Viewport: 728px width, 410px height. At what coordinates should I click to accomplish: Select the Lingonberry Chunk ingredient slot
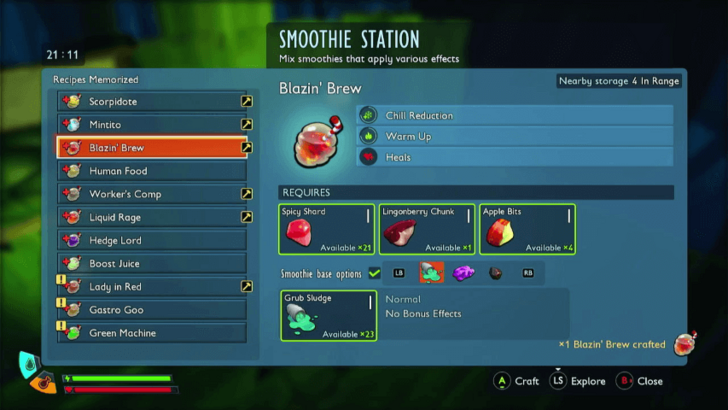[427, 230]
